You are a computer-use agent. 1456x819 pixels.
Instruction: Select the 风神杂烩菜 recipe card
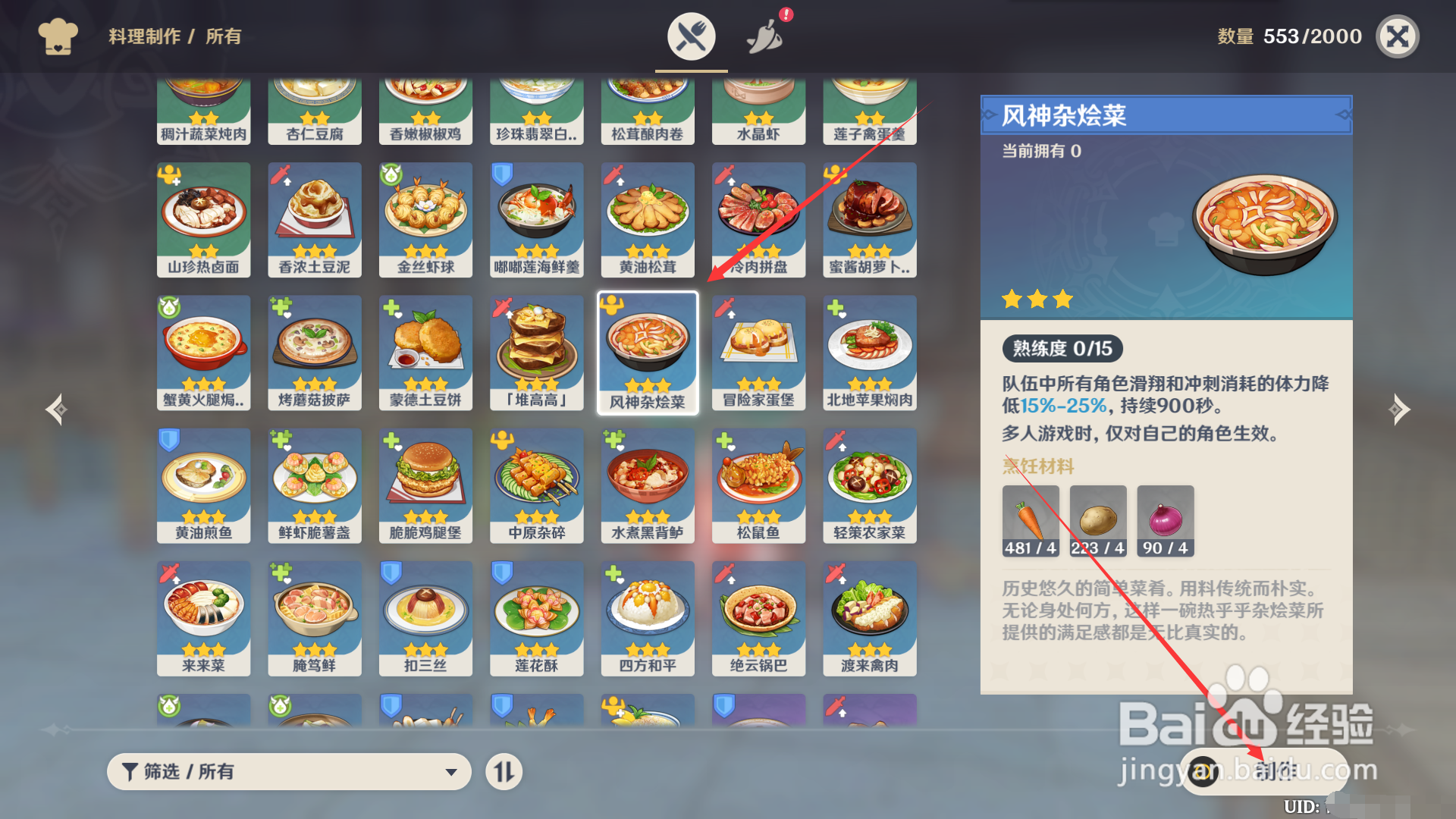(647, 351)
